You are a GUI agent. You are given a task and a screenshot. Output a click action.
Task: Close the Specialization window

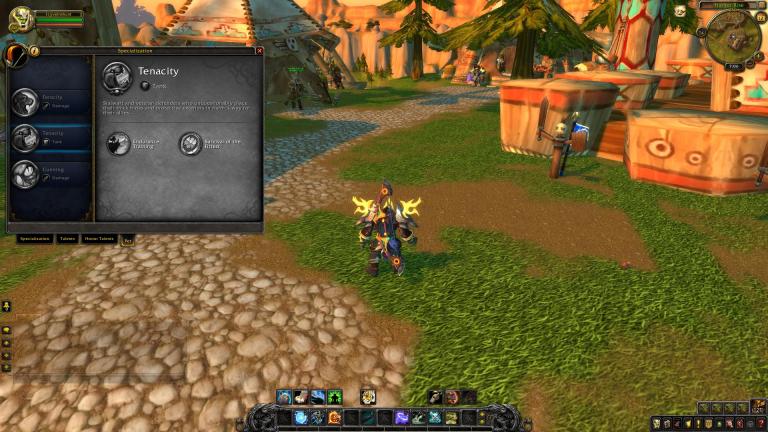coord(260,50)
